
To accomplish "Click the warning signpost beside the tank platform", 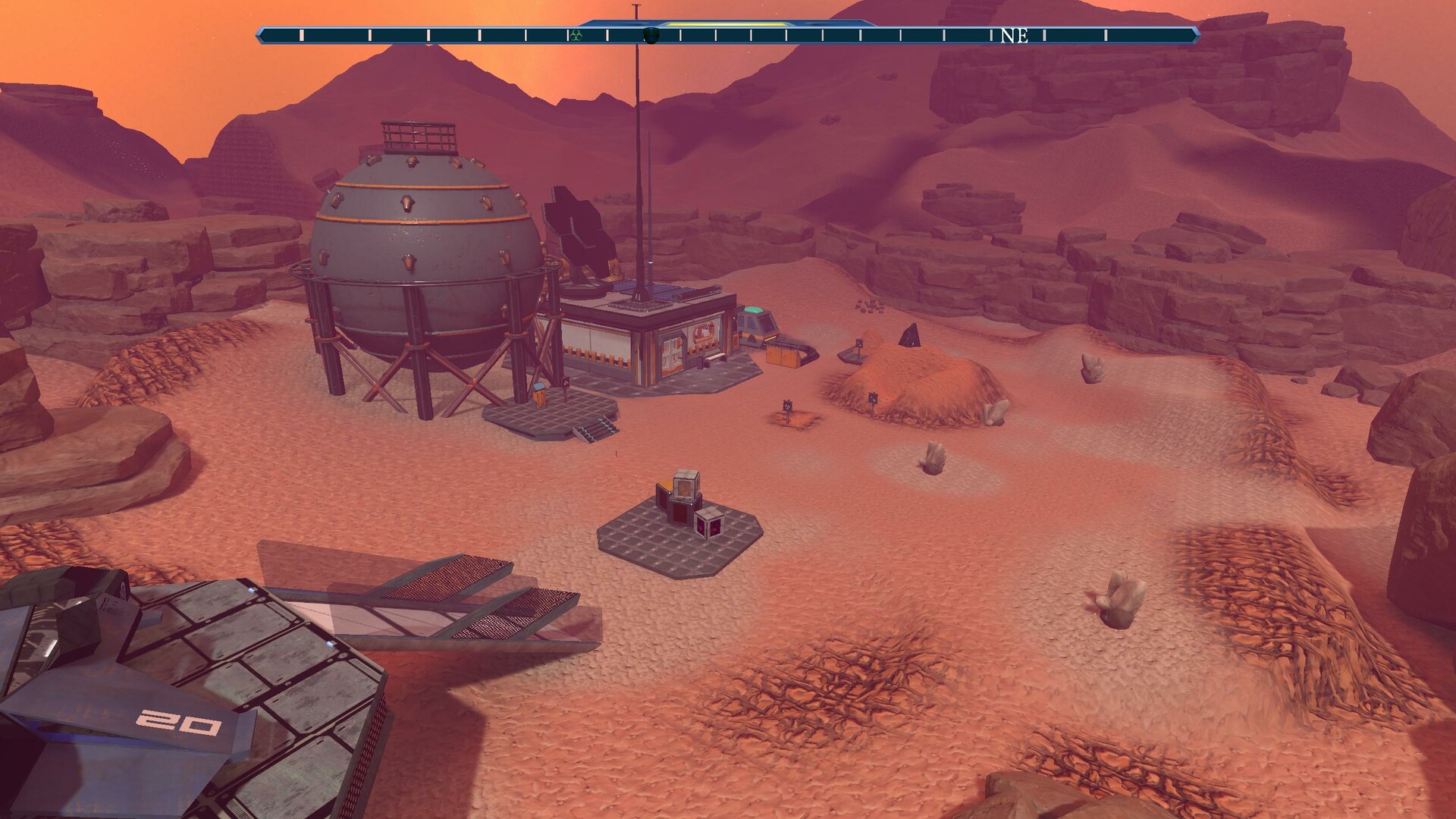I will pos(566,384).
